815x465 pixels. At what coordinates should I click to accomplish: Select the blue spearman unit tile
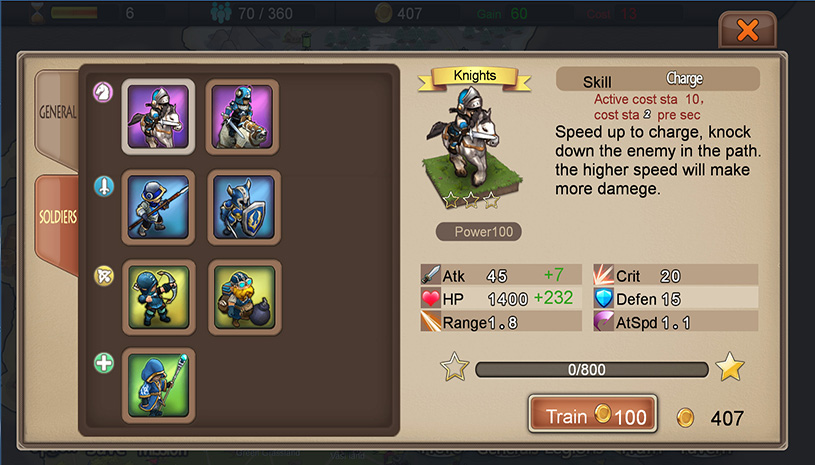(158, 207)
